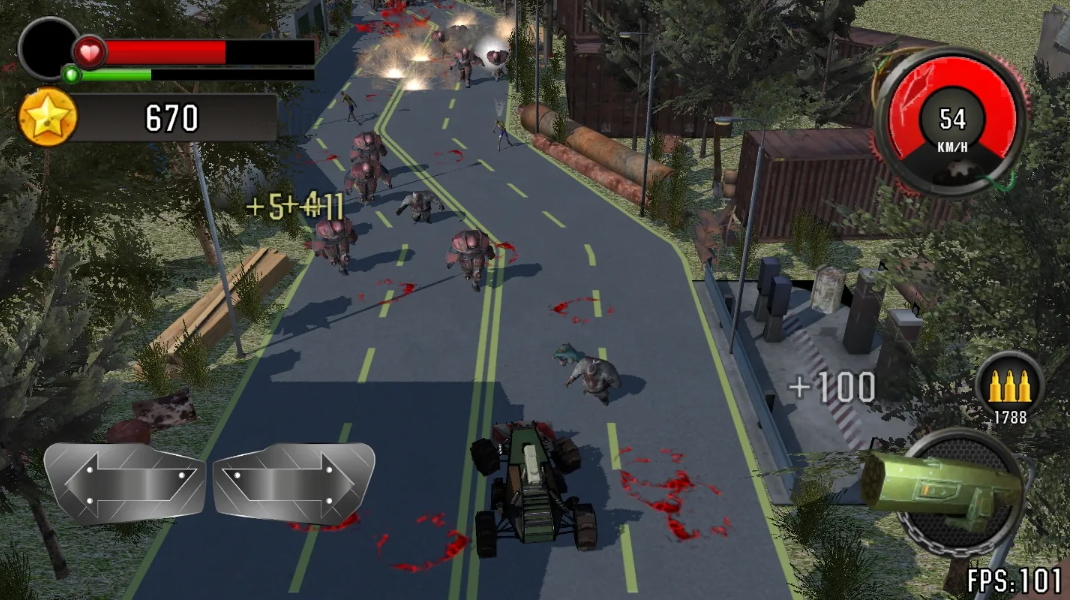The width and height of the screenshot is (1070, 600).
Task: Steer left with the metal arrow button
Action: coord(124,482)
